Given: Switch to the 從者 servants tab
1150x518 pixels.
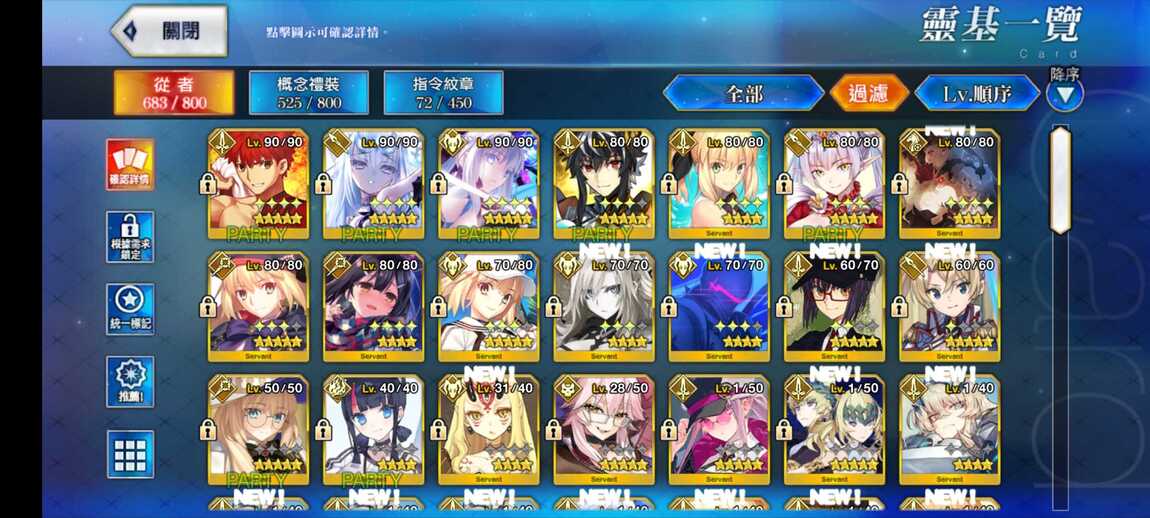Looking at the screenshot, I should (x=174, y=92).
